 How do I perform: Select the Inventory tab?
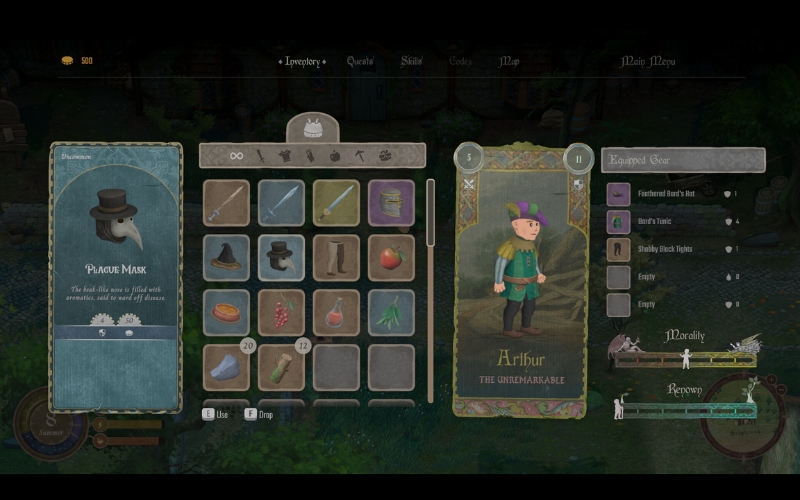click(303, 61)
